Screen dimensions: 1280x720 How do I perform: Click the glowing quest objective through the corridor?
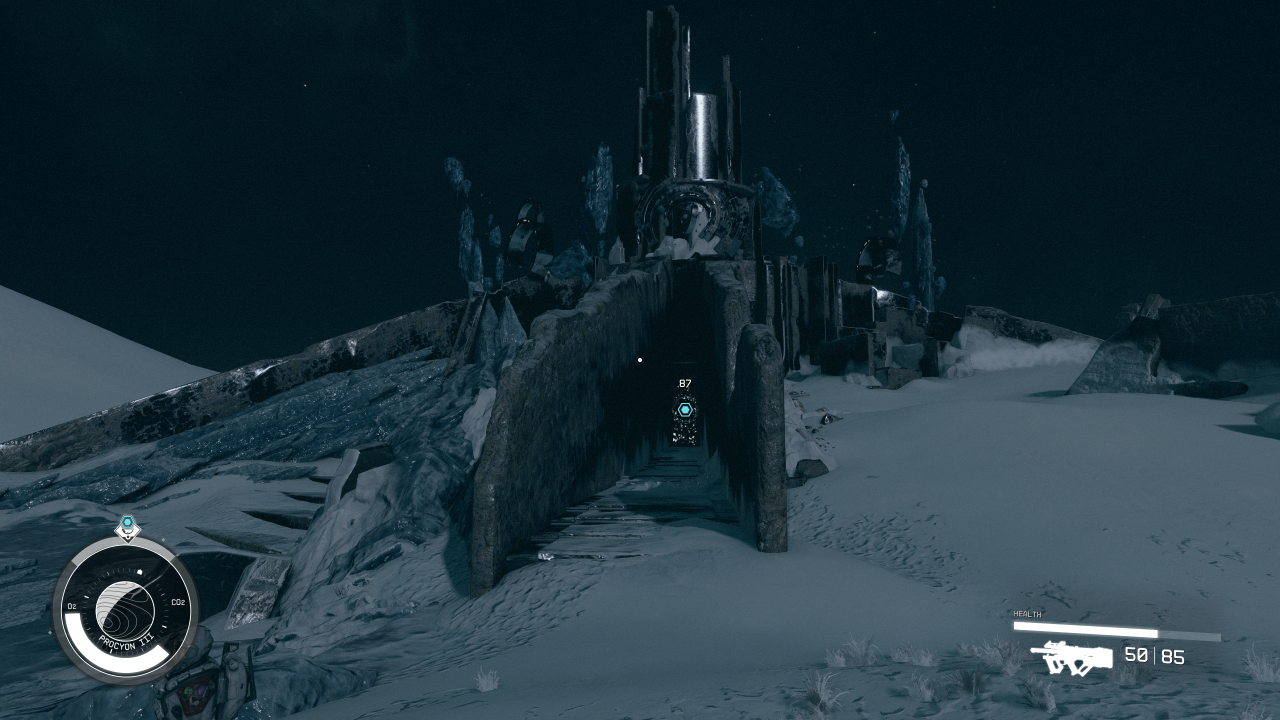[685, 409]
